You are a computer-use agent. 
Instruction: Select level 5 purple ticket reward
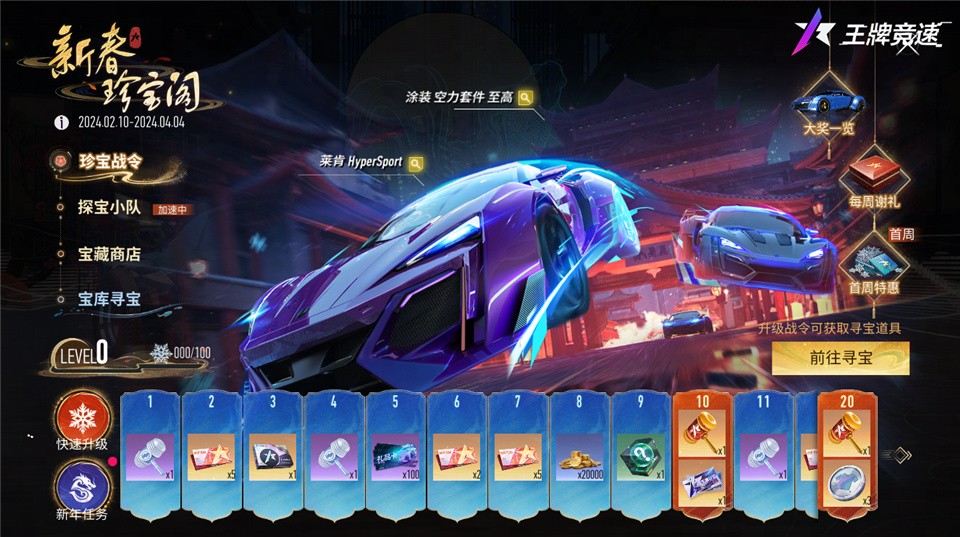point(396,456)
